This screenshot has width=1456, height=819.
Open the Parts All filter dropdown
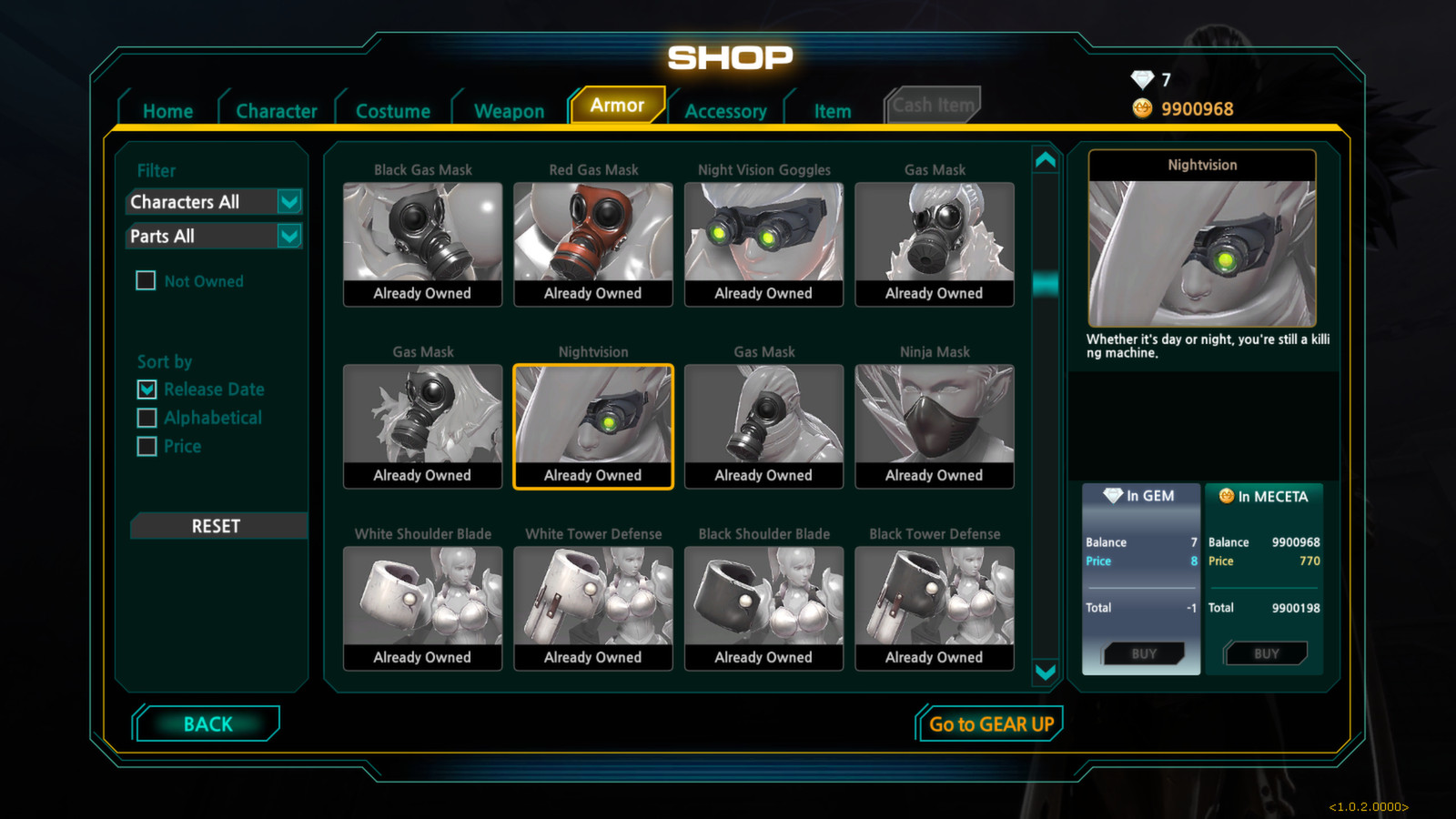[289, 237]
